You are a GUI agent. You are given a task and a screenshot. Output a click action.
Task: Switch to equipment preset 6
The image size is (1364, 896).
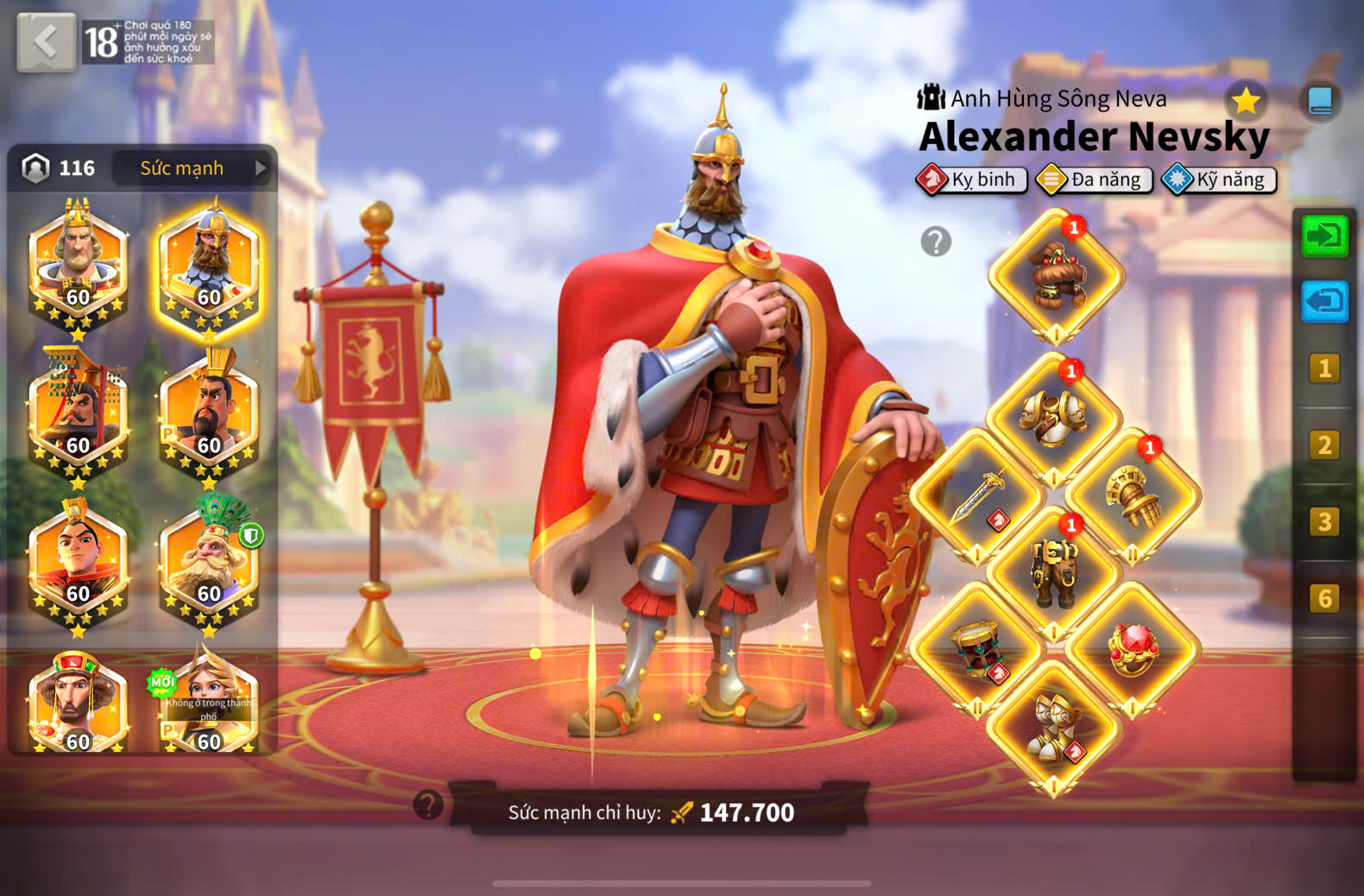pyautogui.click(x=1324, y=598)
